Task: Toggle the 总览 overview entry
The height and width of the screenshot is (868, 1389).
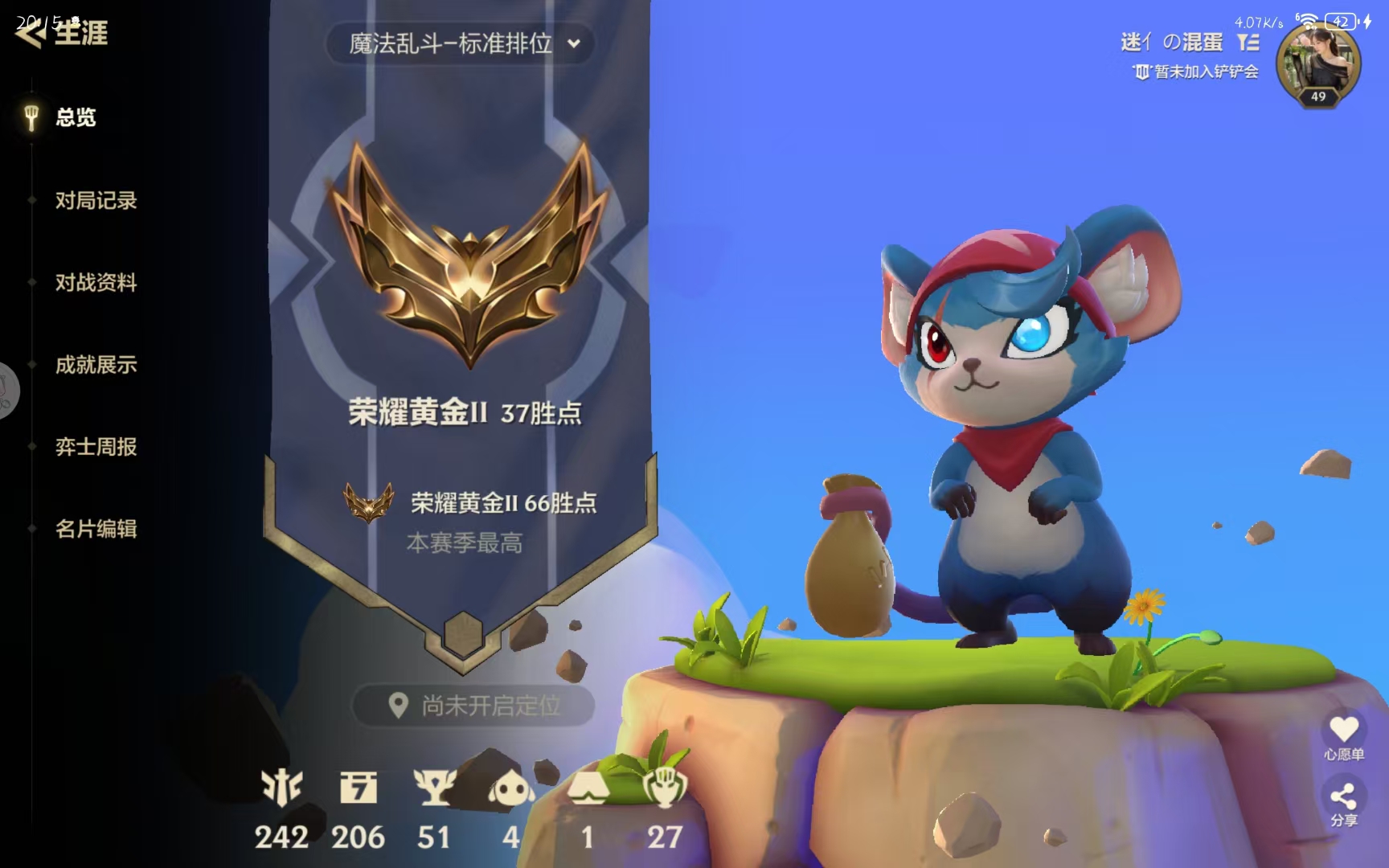Action: pos(75,118)
